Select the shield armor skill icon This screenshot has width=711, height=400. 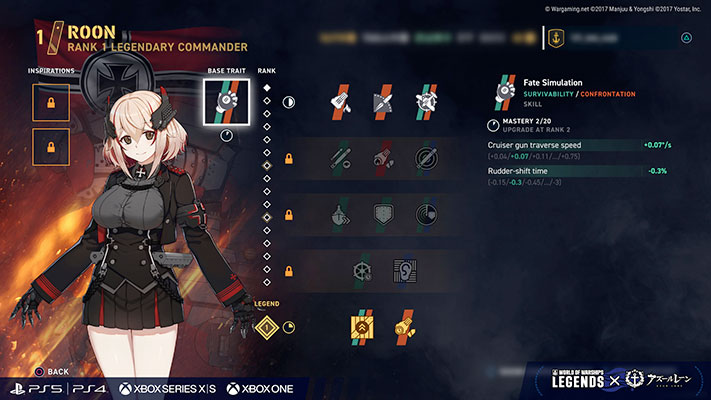click(383, 214)
